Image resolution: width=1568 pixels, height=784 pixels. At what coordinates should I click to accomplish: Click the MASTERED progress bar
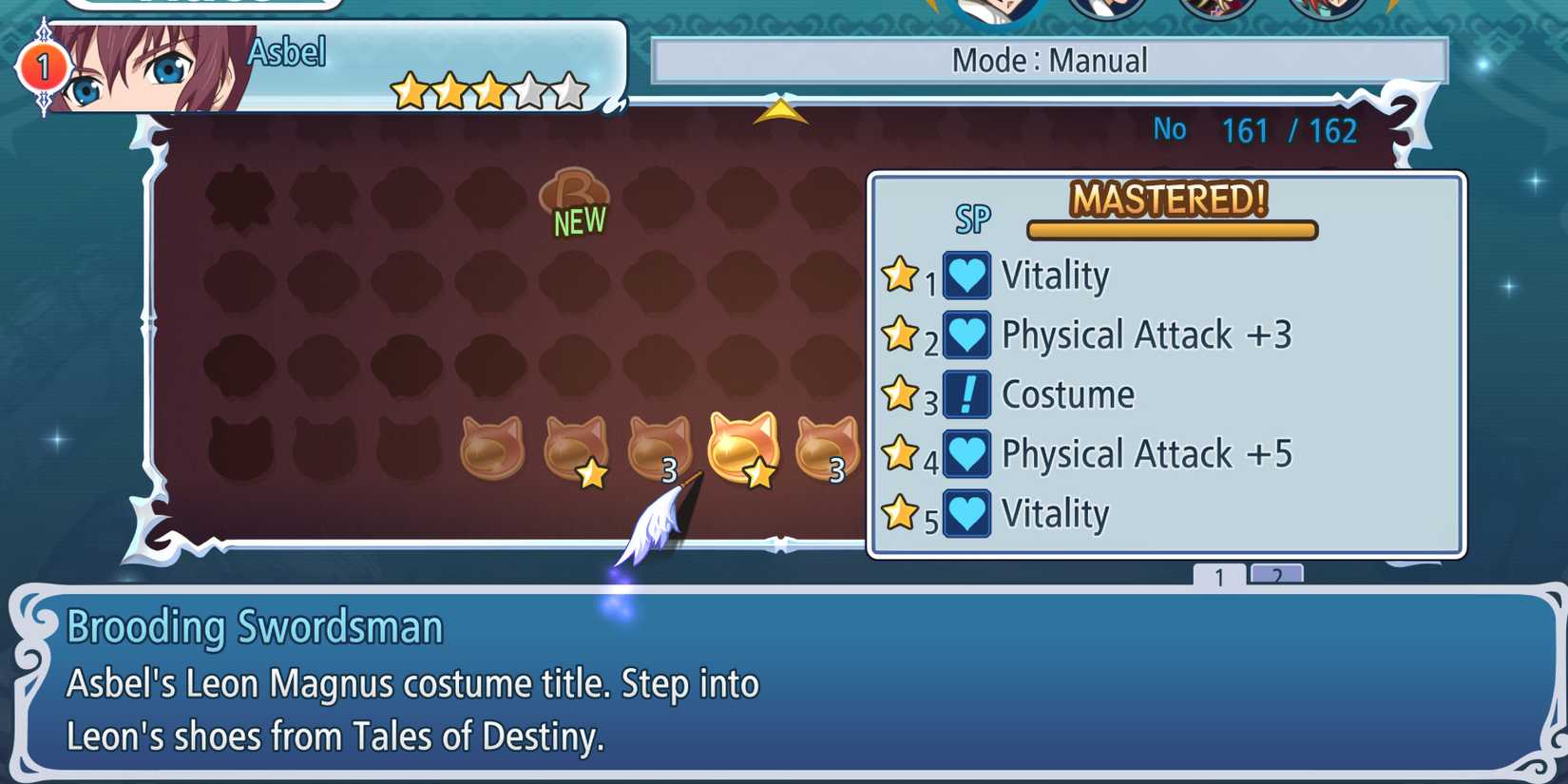click(x=1170, y=229)
